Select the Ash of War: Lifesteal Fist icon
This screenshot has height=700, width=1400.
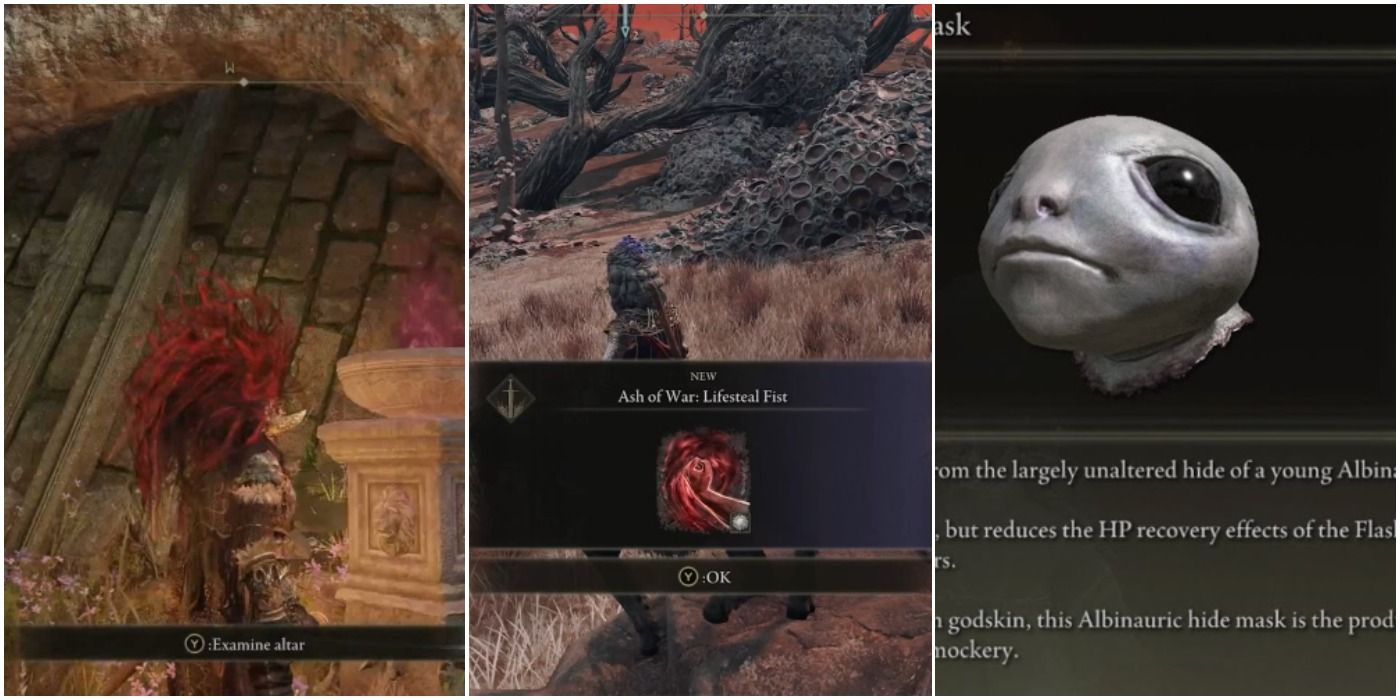(702, 481)
